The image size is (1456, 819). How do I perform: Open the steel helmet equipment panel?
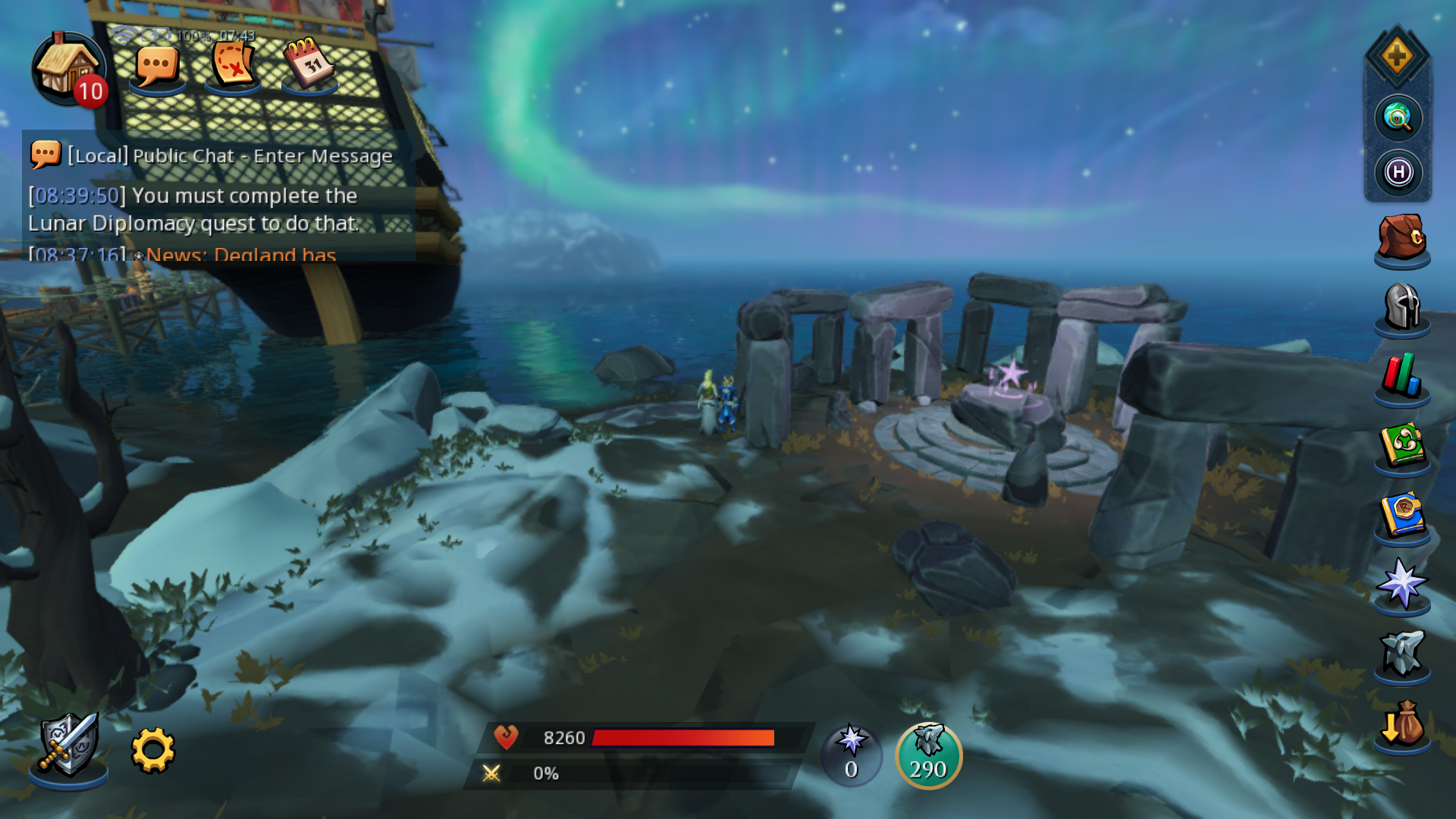point(1401,306)
